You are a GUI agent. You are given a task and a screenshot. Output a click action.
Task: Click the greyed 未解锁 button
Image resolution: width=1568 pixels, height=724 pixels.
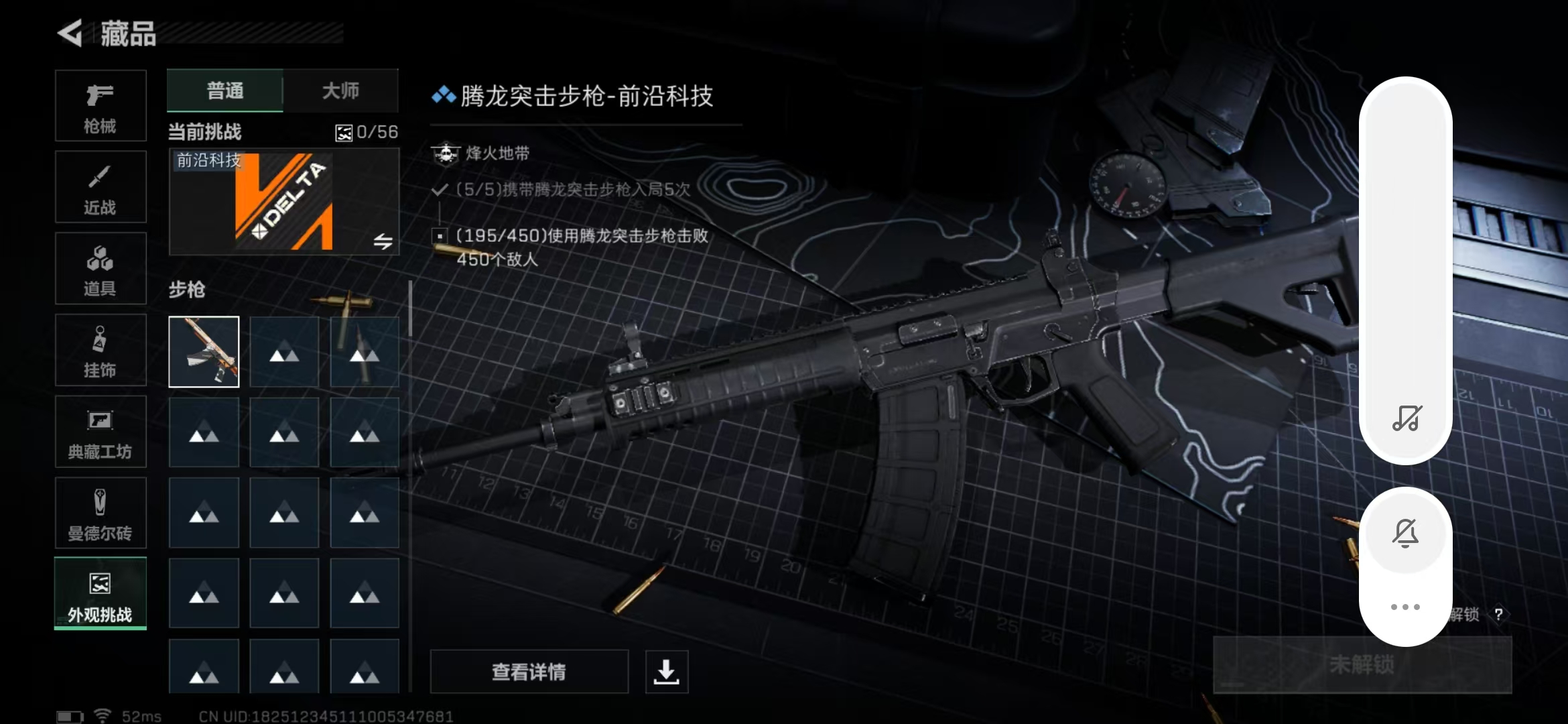tap(1362, 664)
